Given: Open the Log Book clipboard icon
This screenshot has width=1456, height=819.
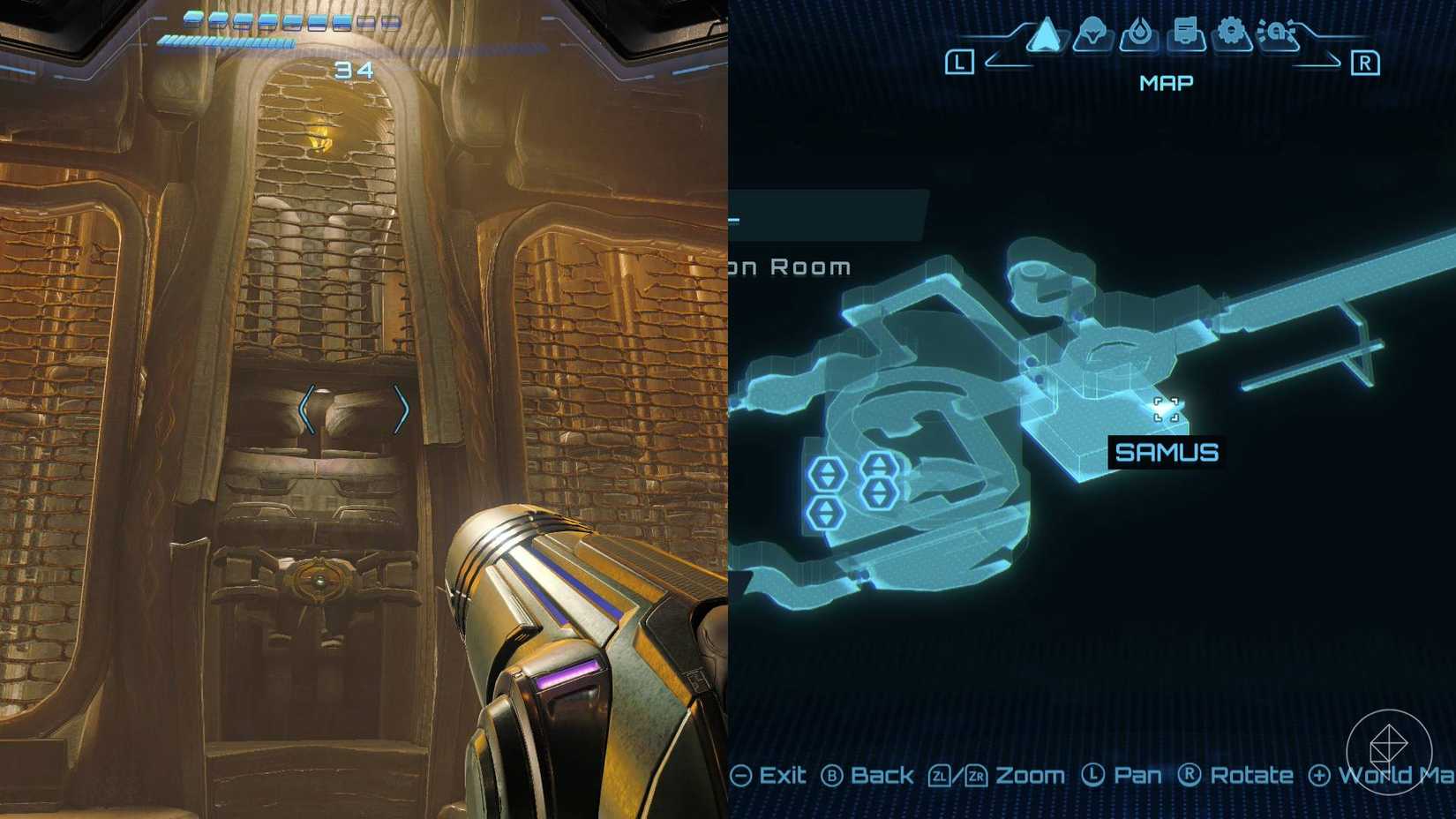Looking at the screenshot, I should (1186, 32).
